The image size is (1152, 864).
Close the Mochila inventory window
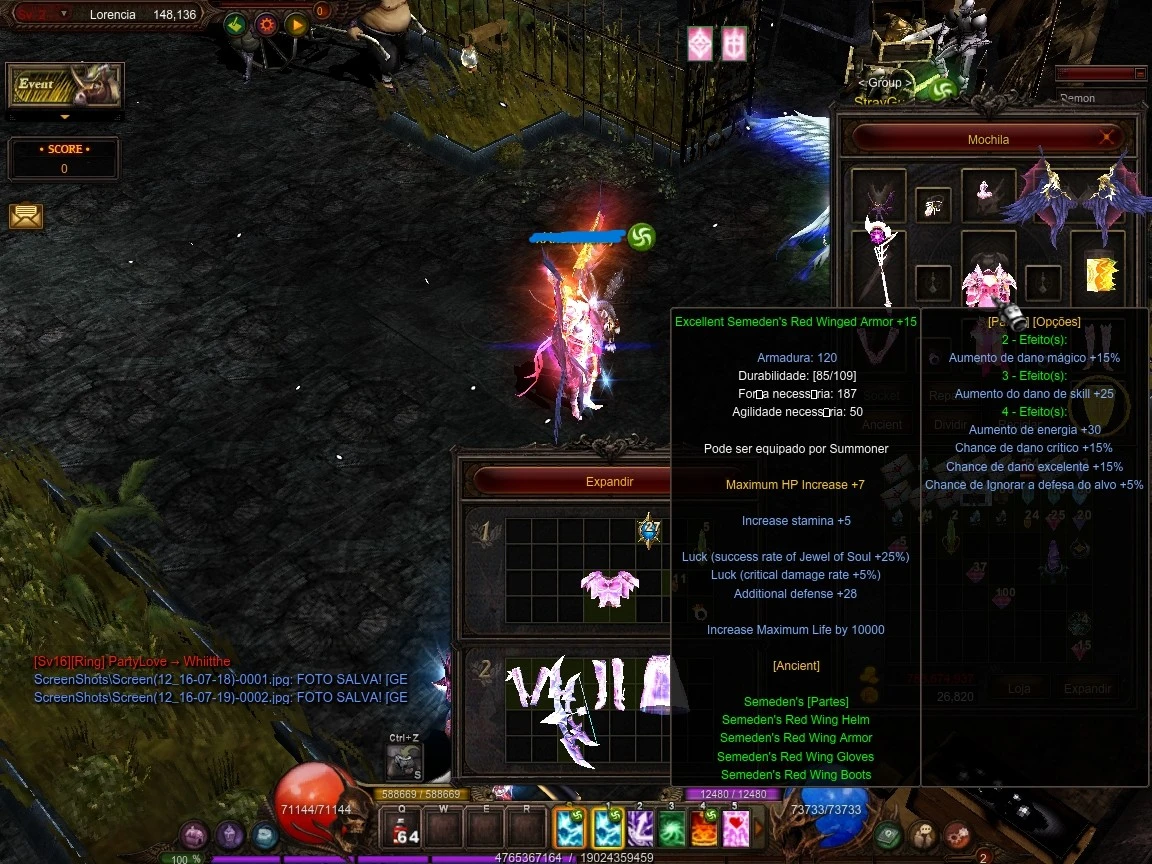[1107, 138]
